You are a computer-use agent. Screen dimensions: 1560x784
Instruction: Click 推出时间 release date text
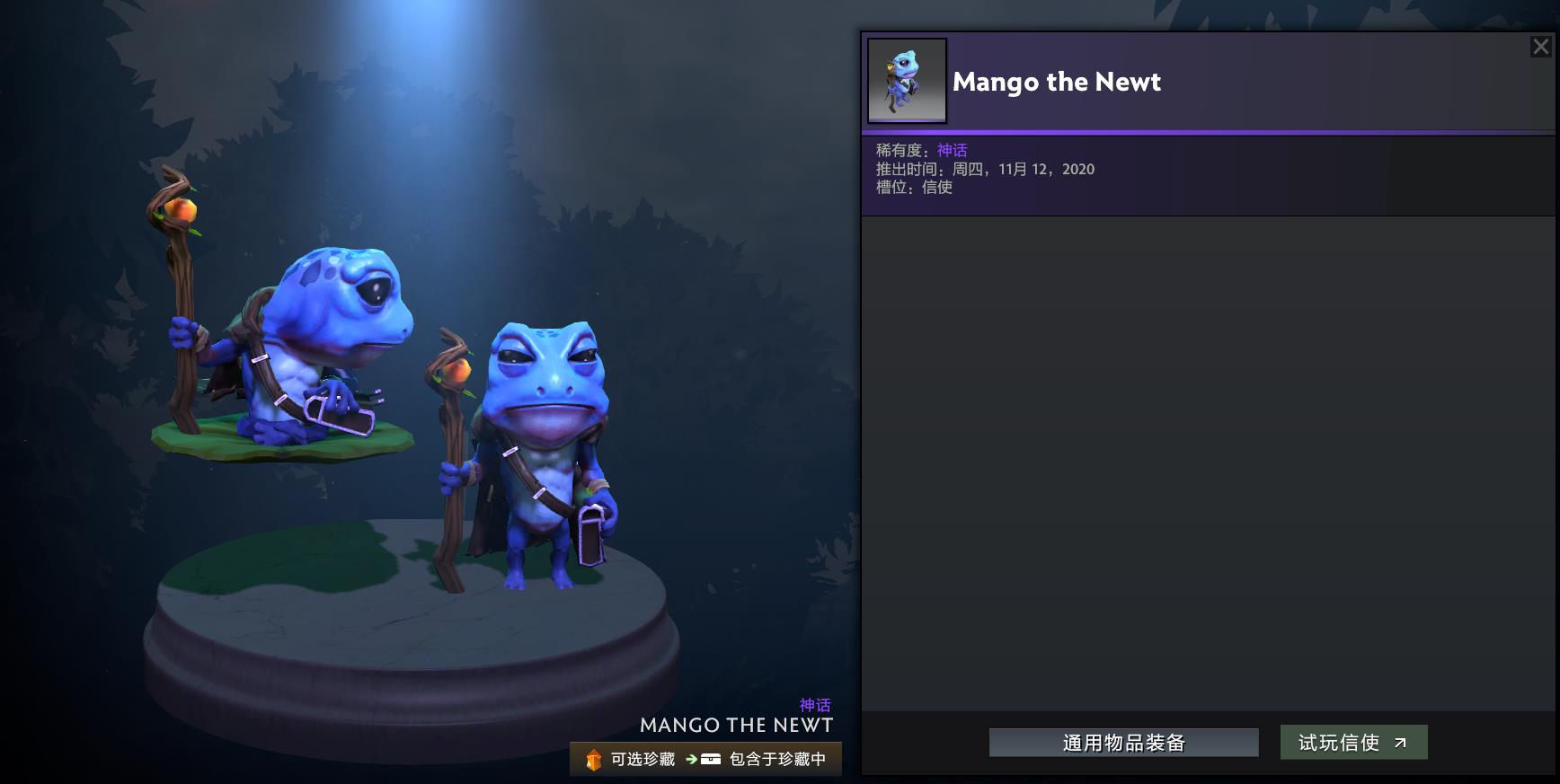984,169
